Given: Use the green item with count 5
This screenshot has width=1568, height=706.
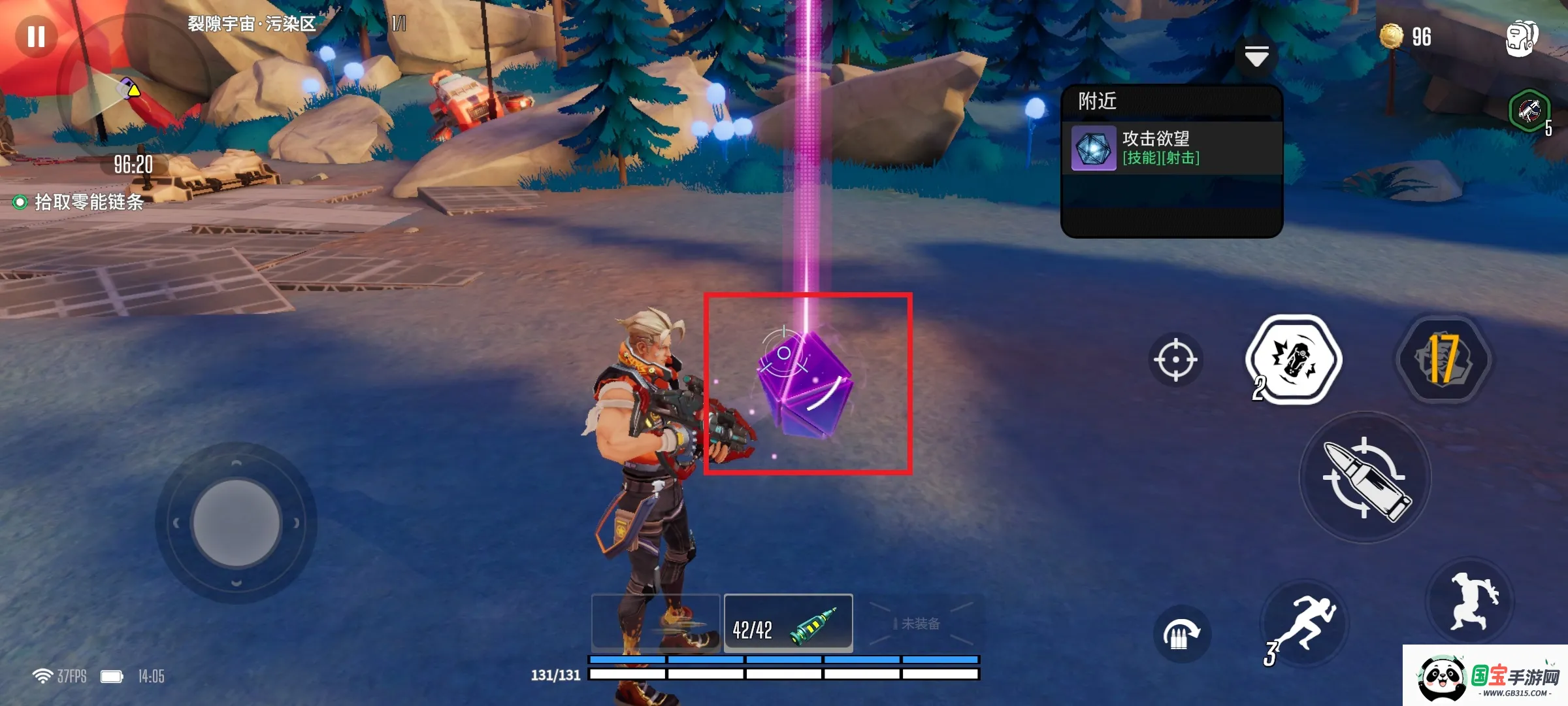Looking at the screenshot, I should pyautogui.click(x=1529, y=111).
